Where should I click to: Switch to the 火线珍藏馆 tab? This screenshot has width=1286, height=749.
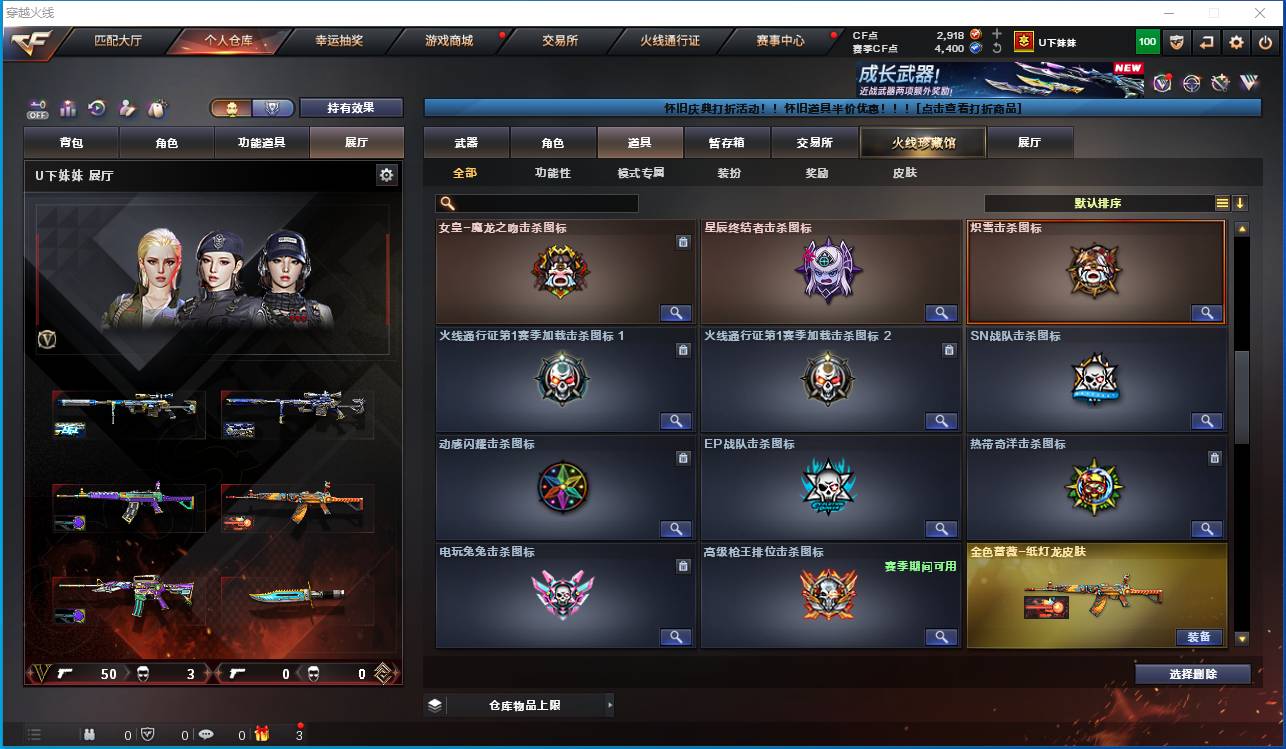(x=922, y=142)
